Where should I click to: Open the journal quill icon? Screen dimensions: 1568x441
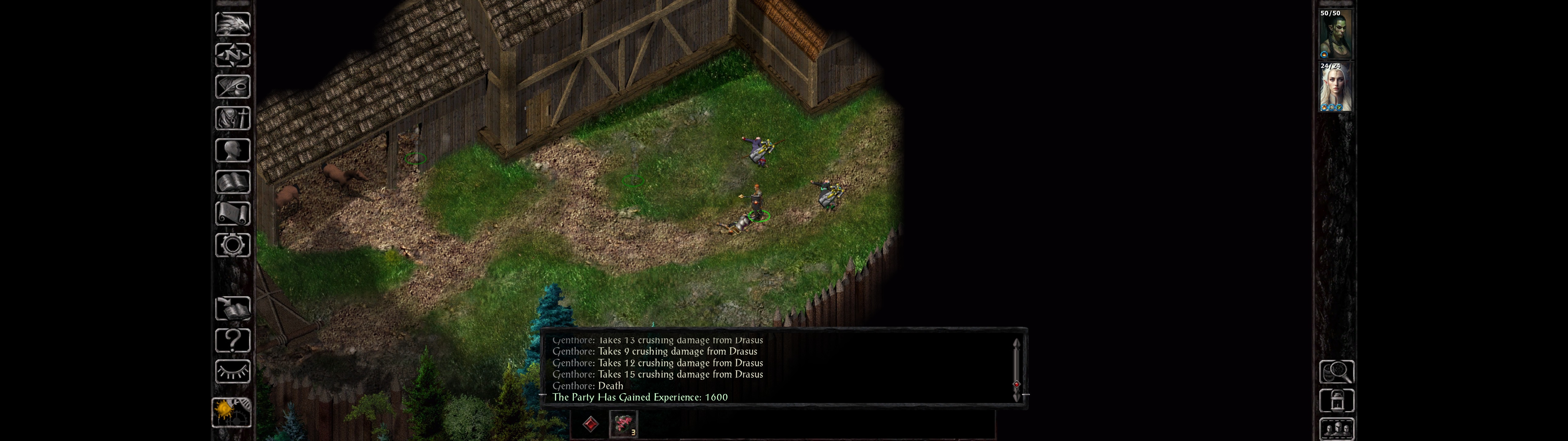(232, 86)
